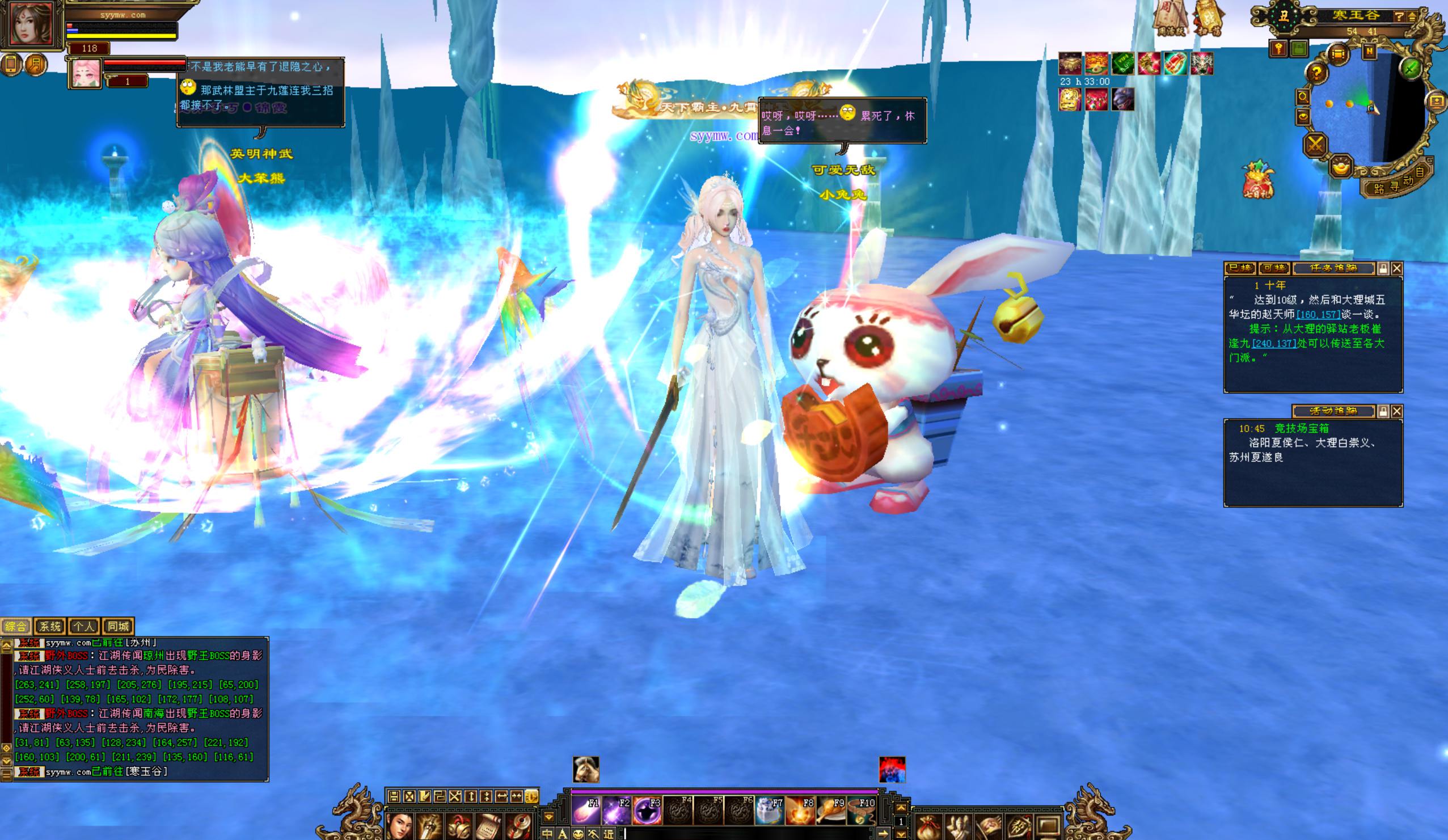The height and width of the screenshot is (840, 1448).
Task: Use the F9 roast chicken food item
Action: [830, 811]
